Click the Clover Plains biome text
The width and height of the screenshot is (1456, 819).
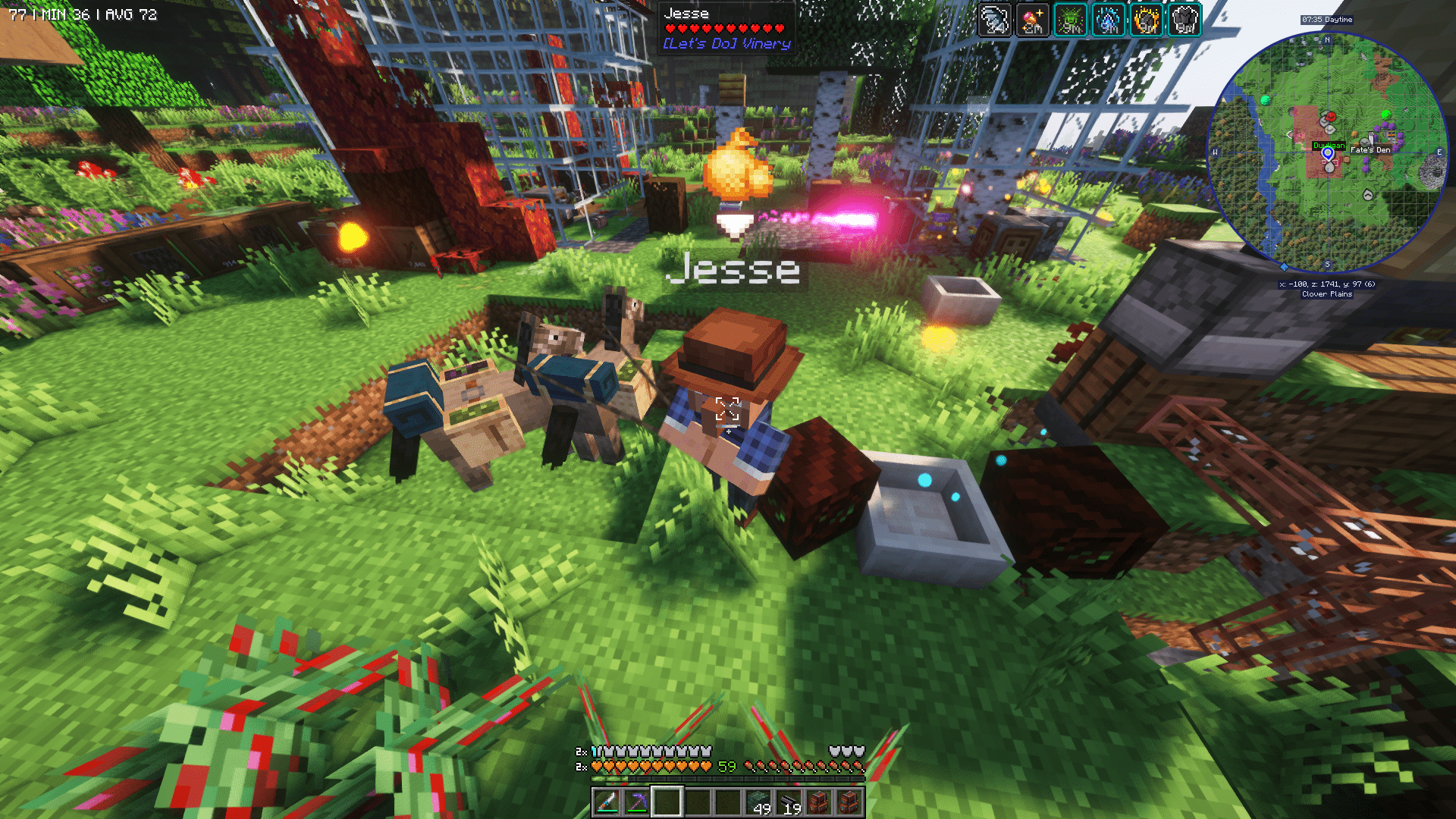pos(1328,294)
